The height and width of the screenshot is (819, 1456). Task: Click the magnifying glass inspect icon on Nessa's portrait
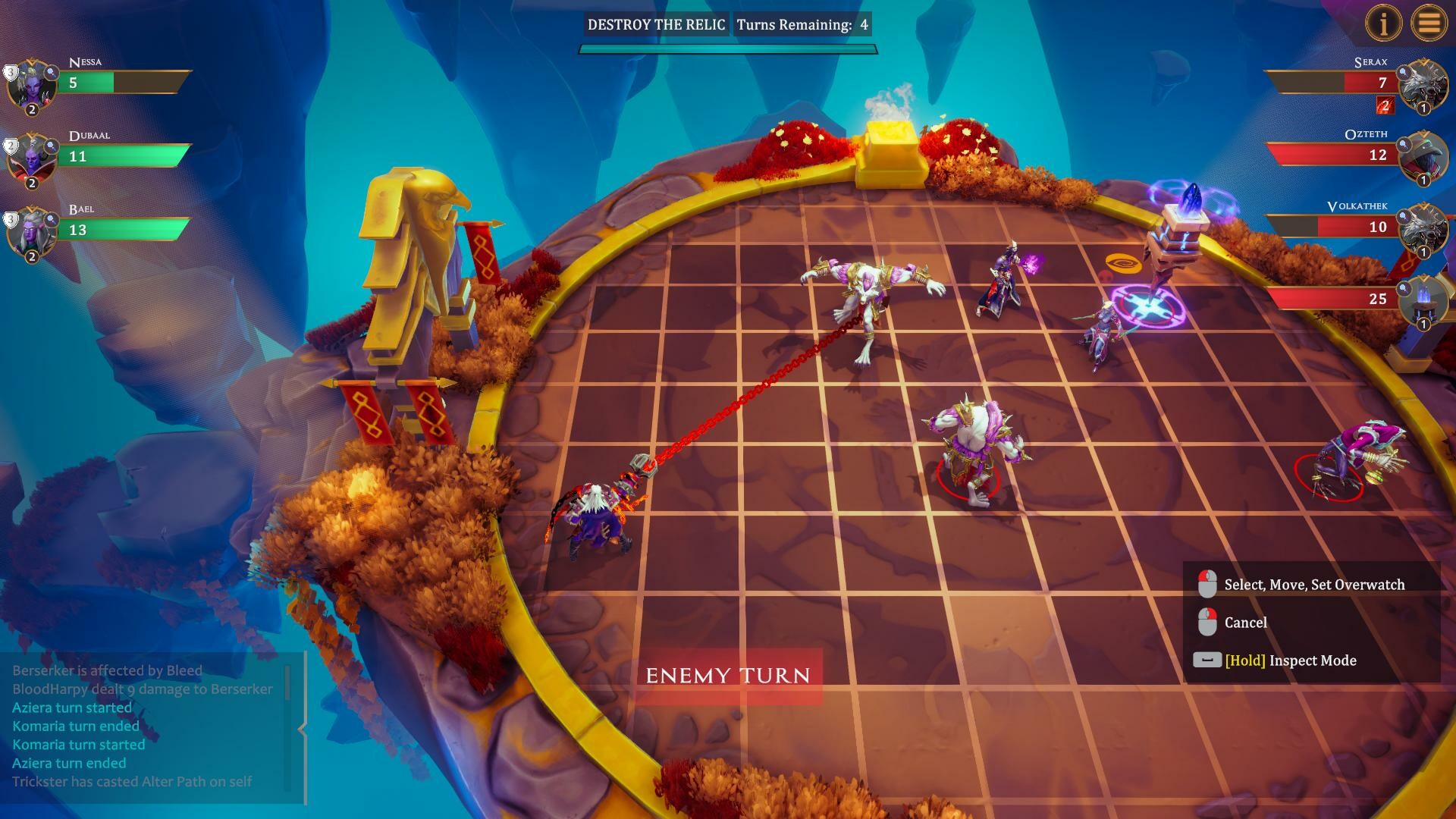click(x=51, y=72)
